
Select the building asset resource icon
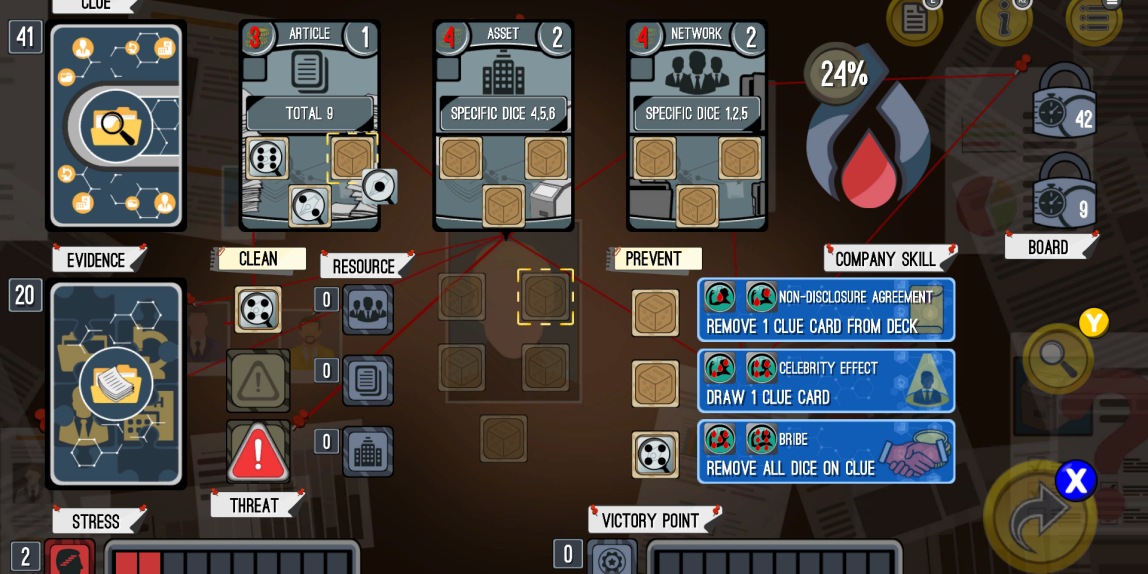(x=368, y=452)
